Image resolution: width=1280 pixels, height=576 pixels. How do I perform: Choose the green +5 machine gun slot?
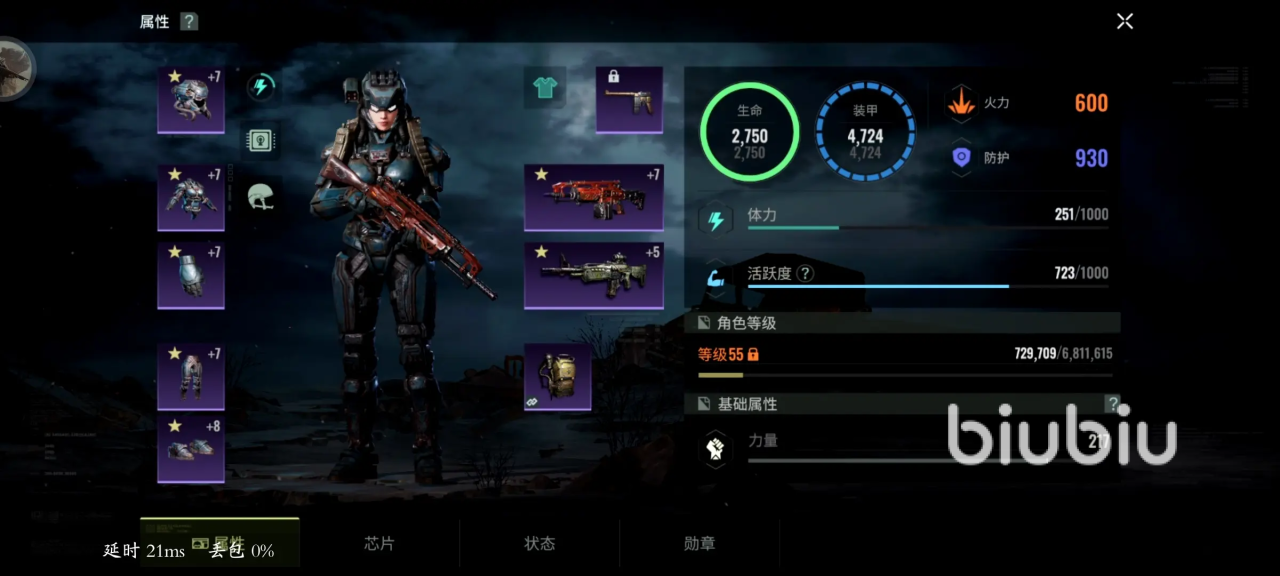click(594, 275)
